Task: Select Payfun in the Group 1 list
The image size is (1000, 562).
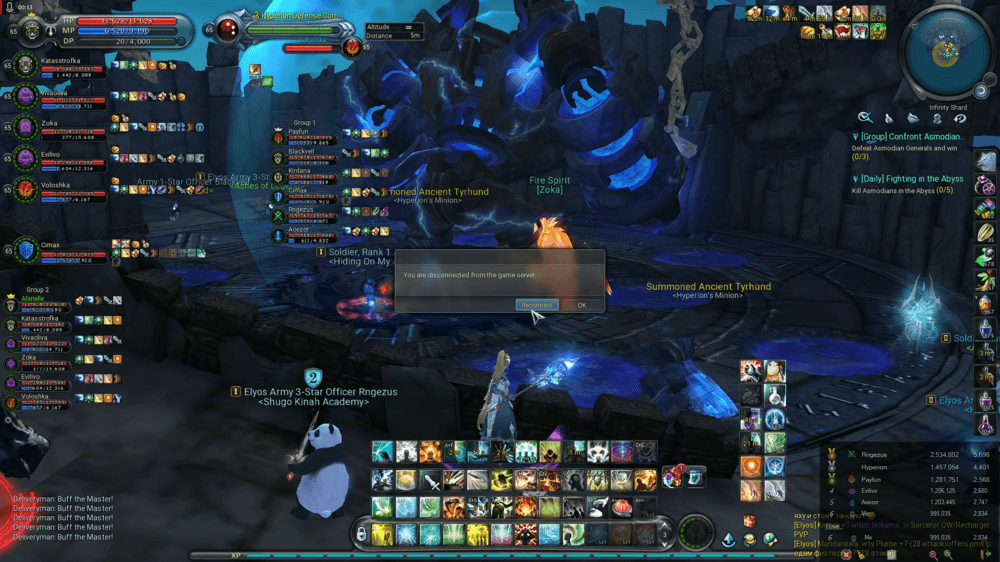Action: pos(298,131)
